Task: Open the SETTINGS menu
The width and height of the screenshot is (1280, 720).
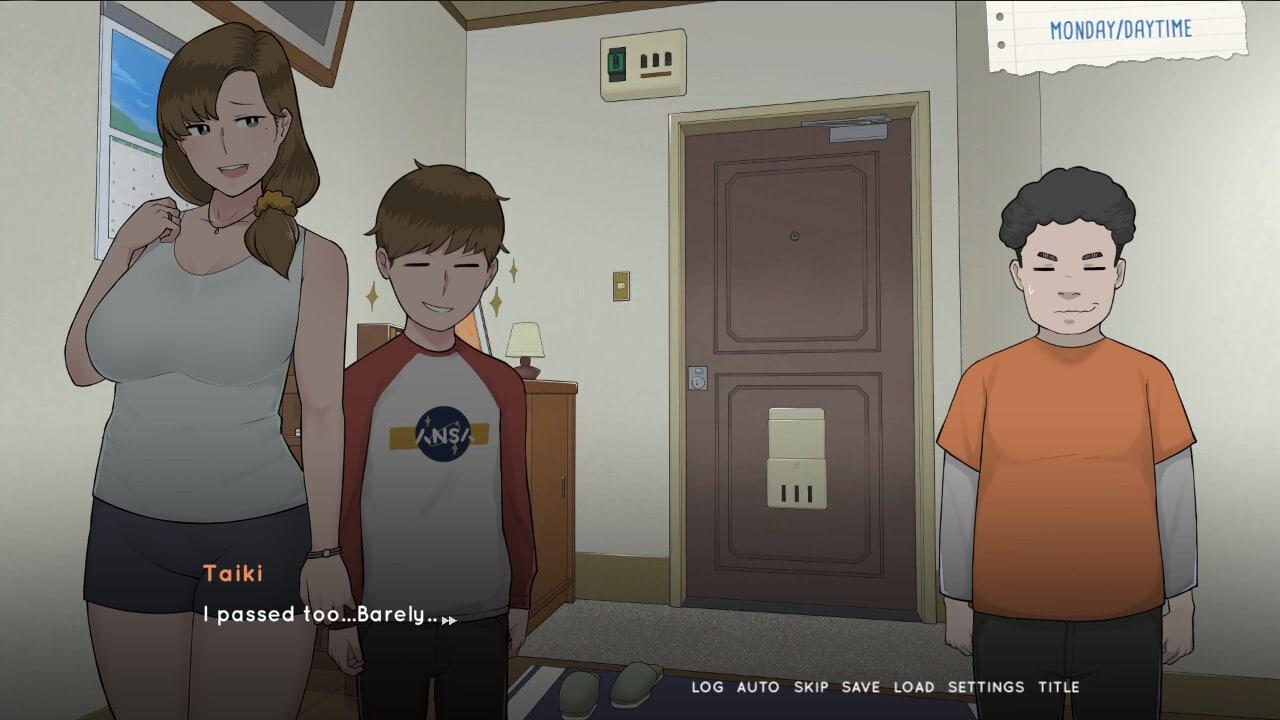Action: pyautogui.click(x=985, y=687)
